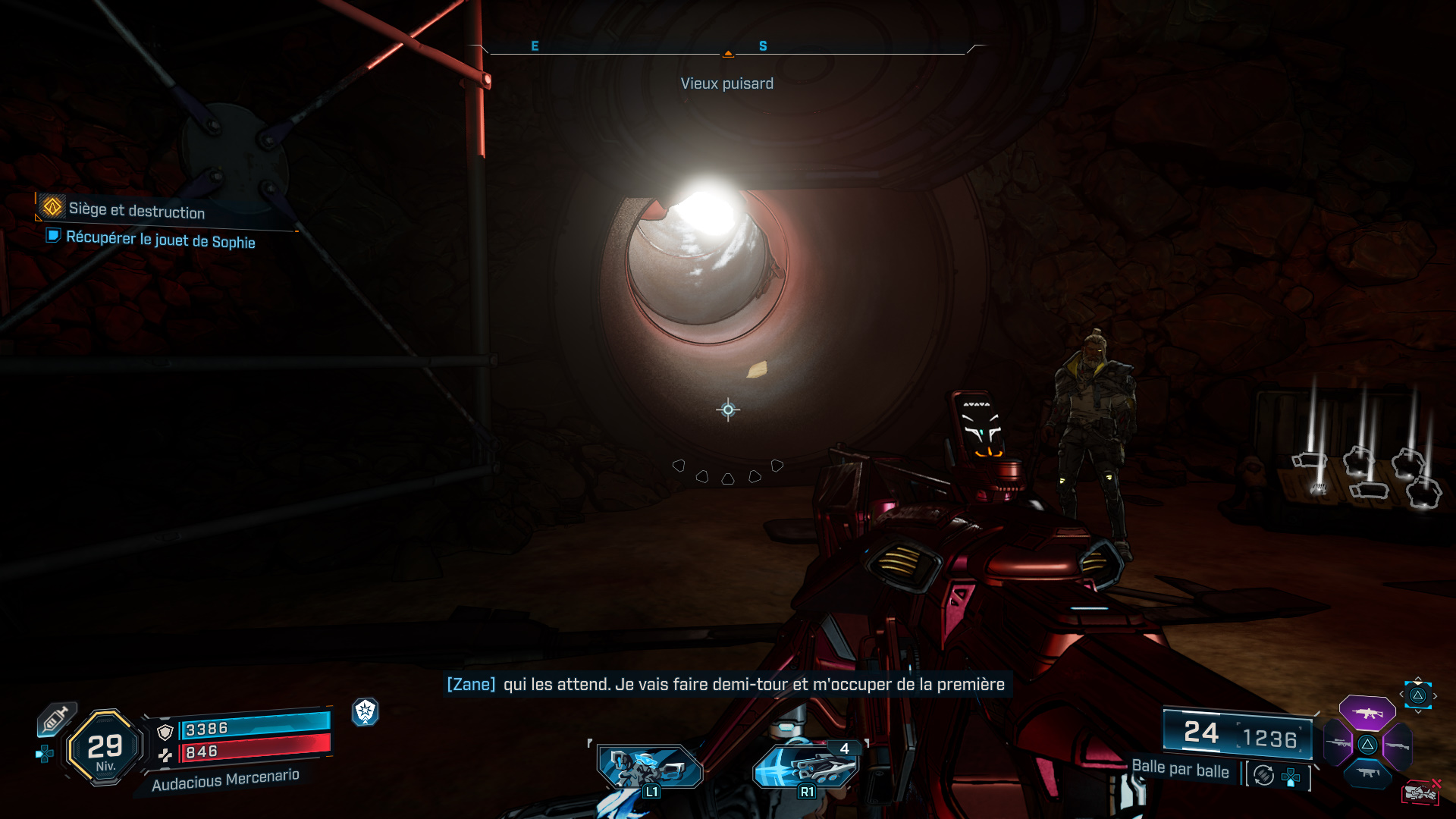Toggle the Siège et destruction mission tracker diamond

tap(52, 208)
